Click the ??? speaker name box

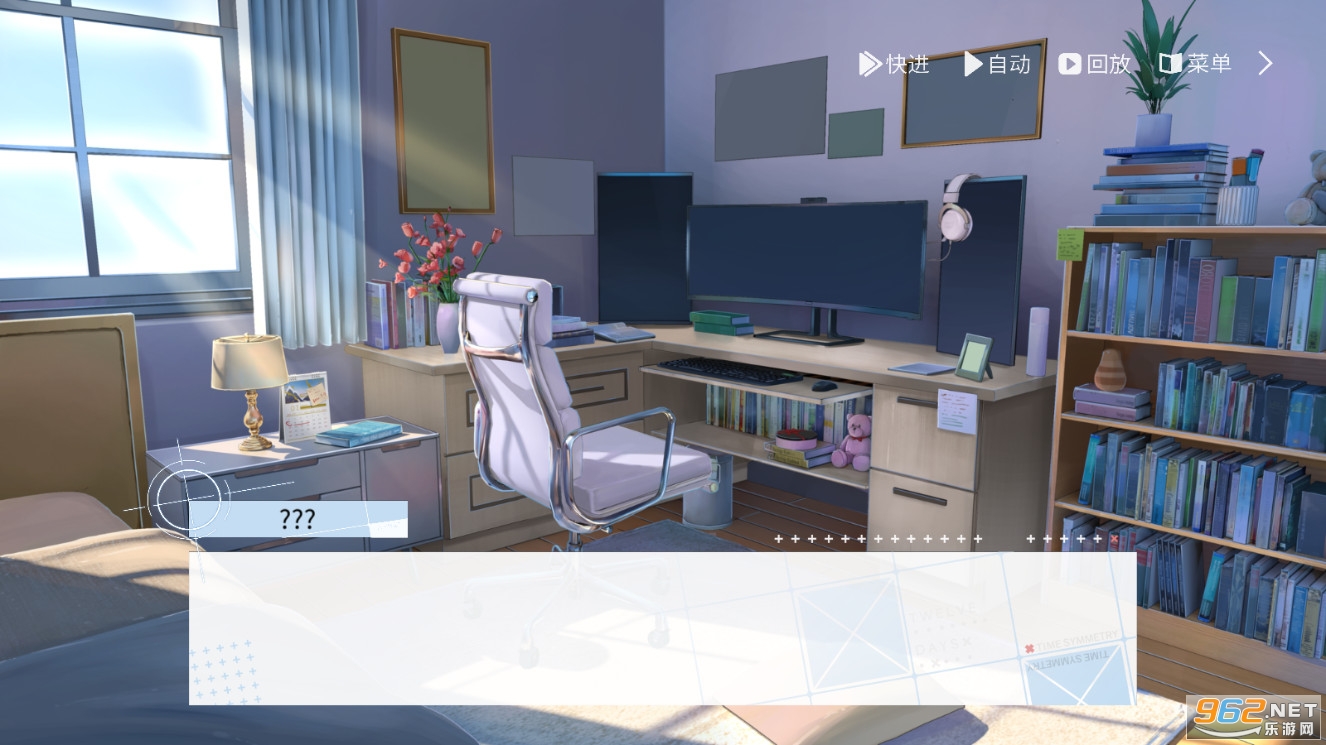point(296,519)
